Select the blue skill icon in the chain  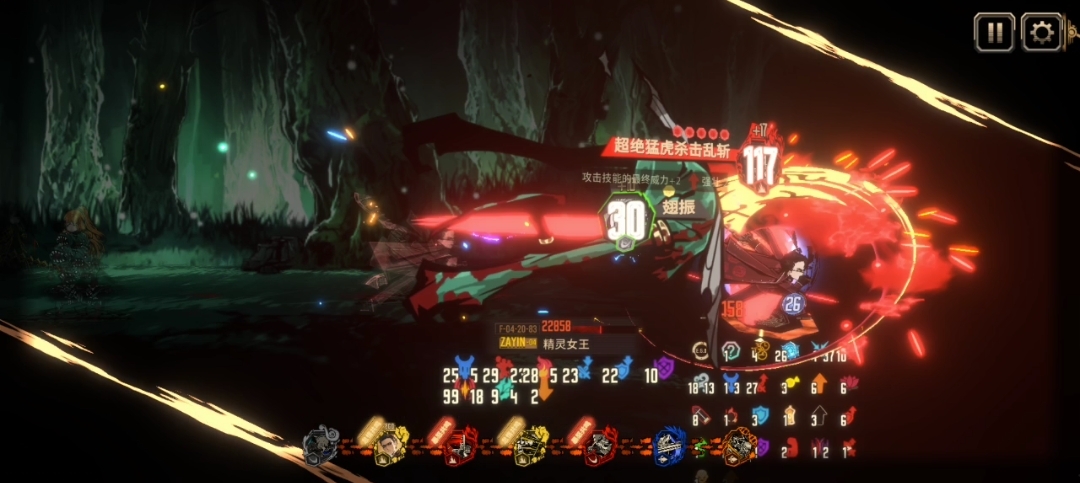[669, 446]
